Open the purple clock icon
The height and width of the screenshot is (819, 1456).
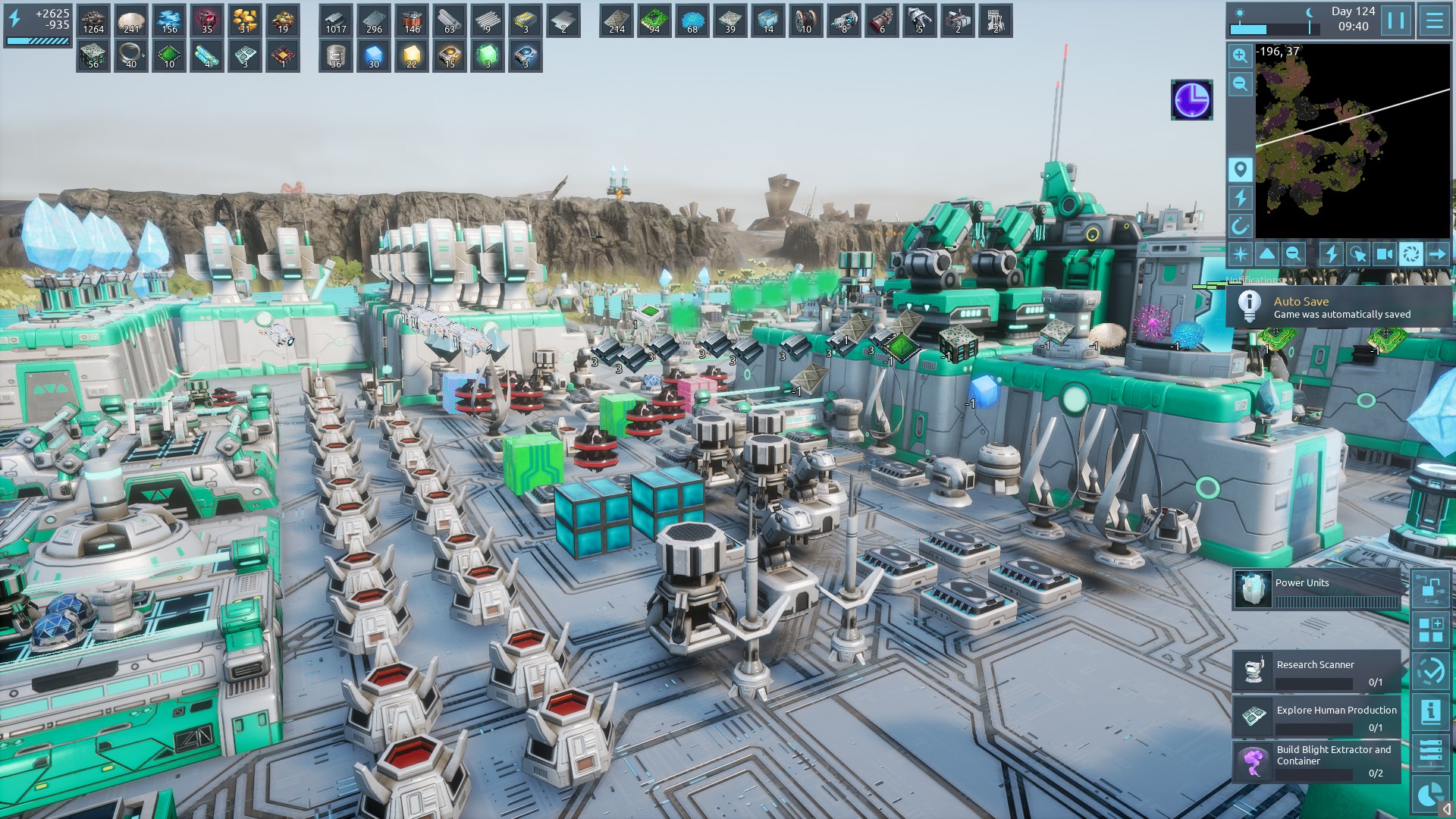pyautogui.click(x=1191, y=99)
